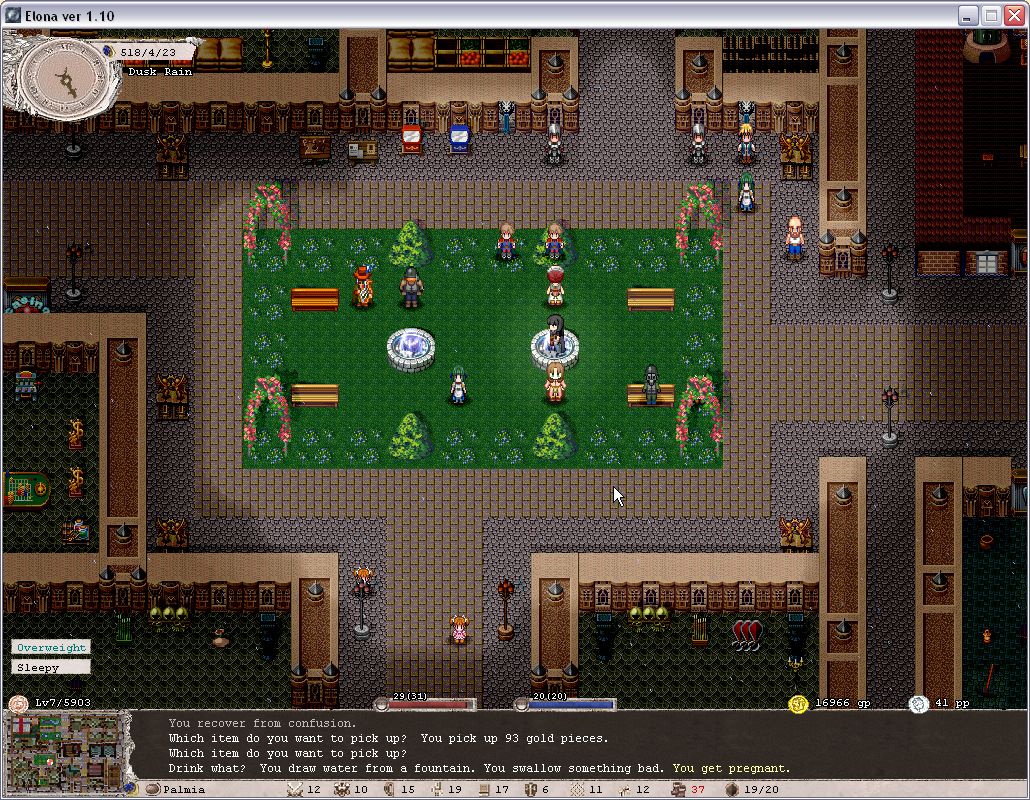The width and height of the screenshot is (1030, 800).
Task: Click the platinum coin icon
Action: click(918, 704)
